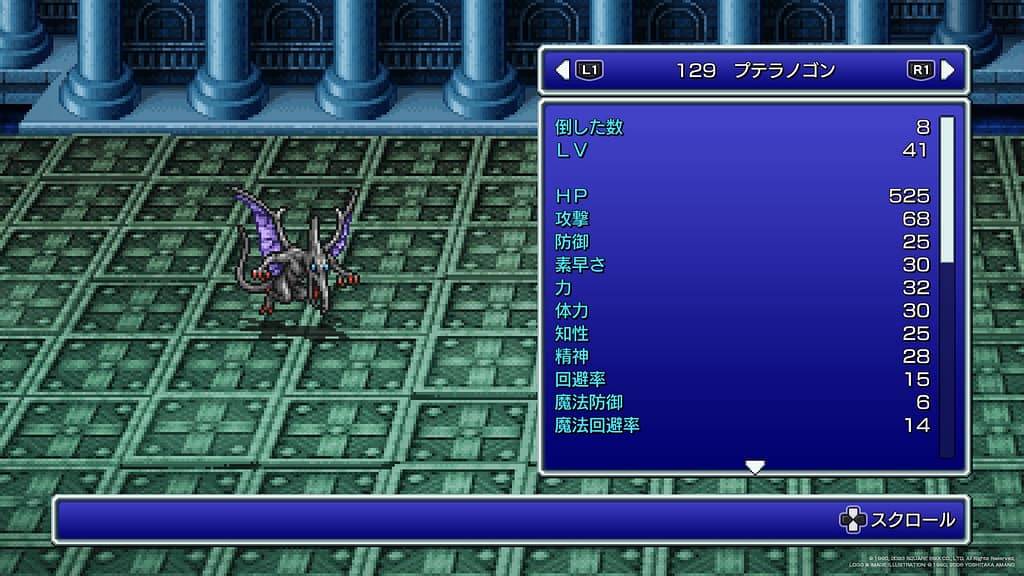Click the down arrow below the stats list

(x=755, y=467)
